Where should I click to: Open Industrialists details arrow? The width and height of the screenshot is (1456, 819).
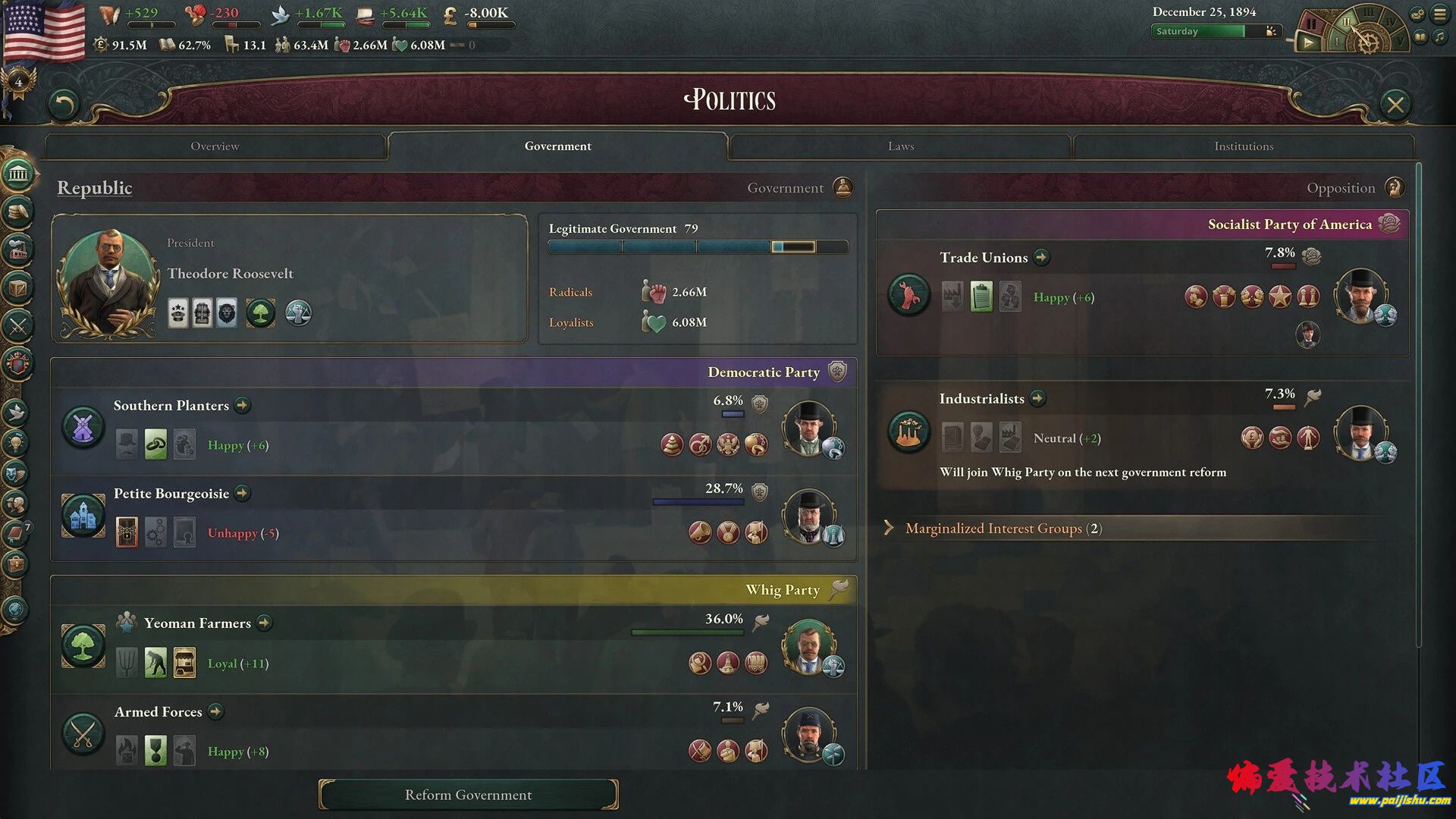pyautogui.click(x=1038, y=399)
